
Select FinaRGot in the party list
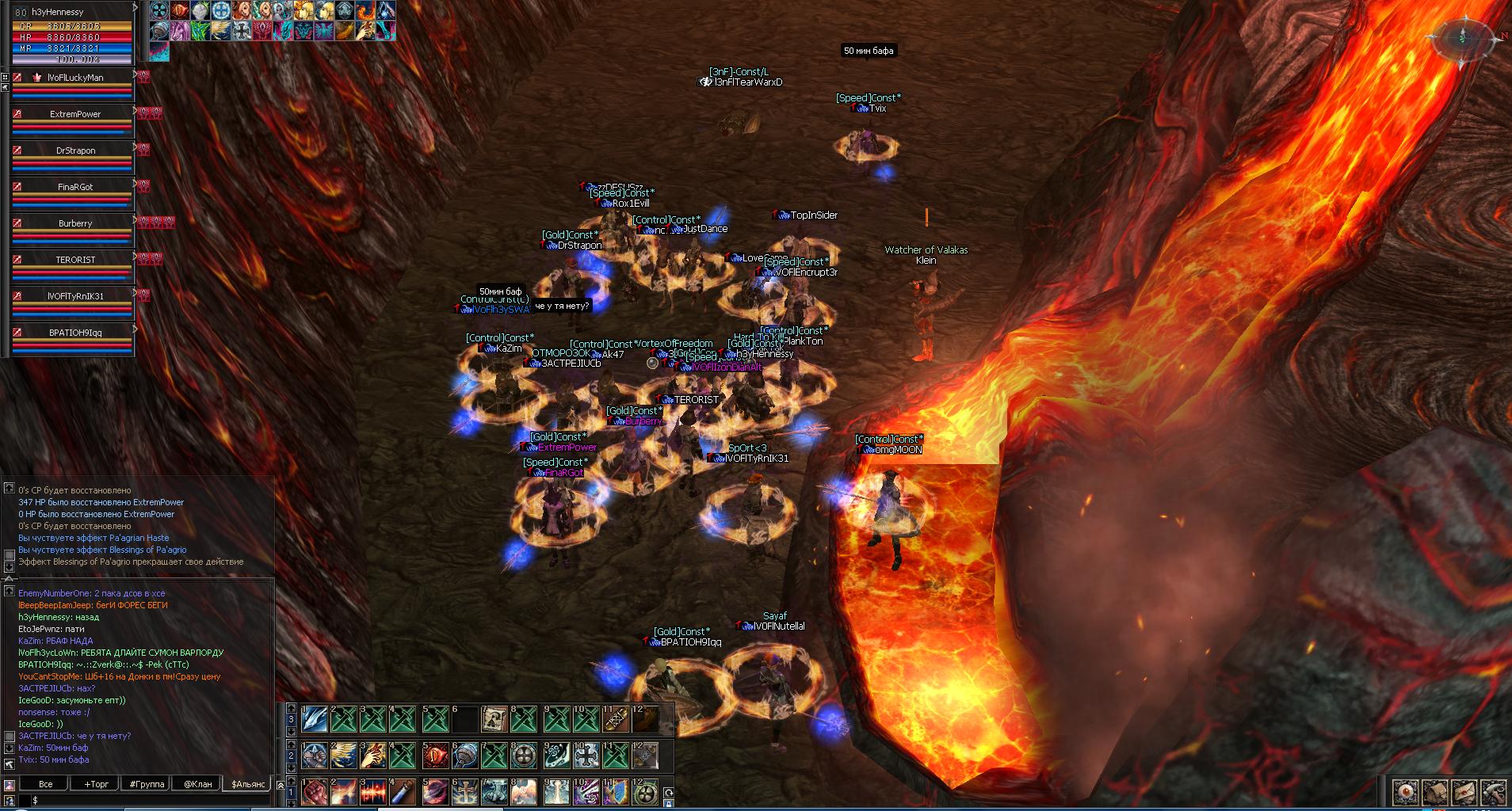74,187
